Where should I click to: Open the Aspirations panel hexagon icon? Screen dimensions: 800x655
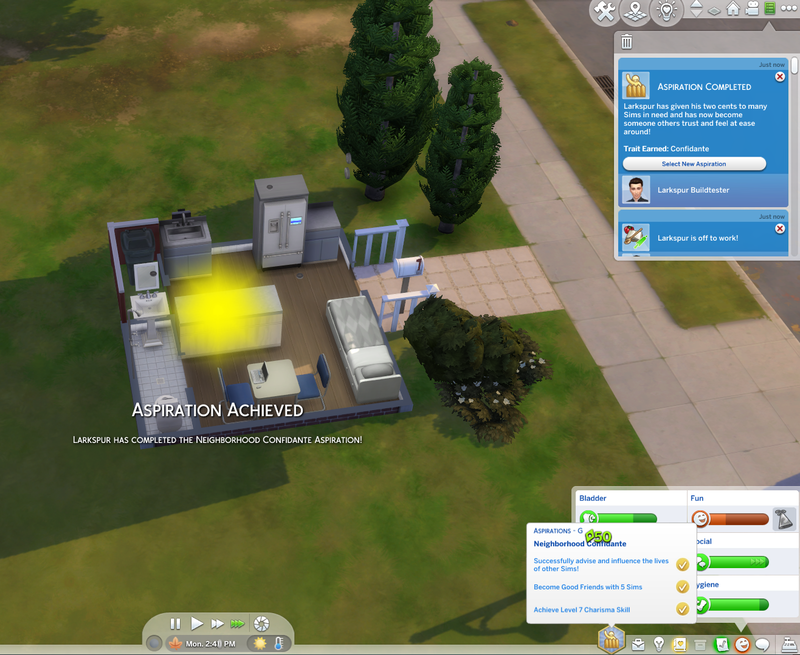click(610, 639)
